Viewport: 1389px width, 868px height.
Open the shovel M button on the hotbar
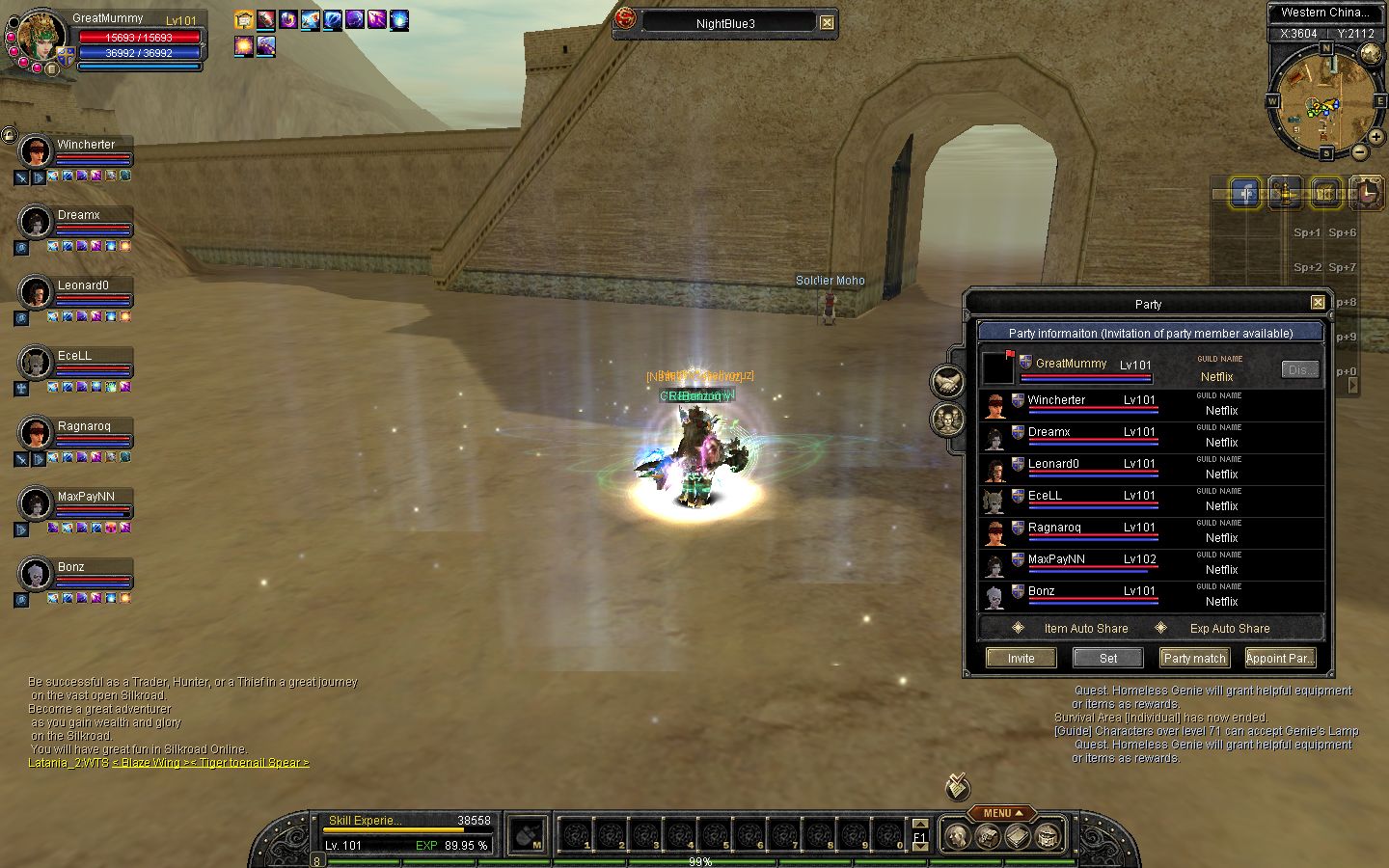(528, 835)
